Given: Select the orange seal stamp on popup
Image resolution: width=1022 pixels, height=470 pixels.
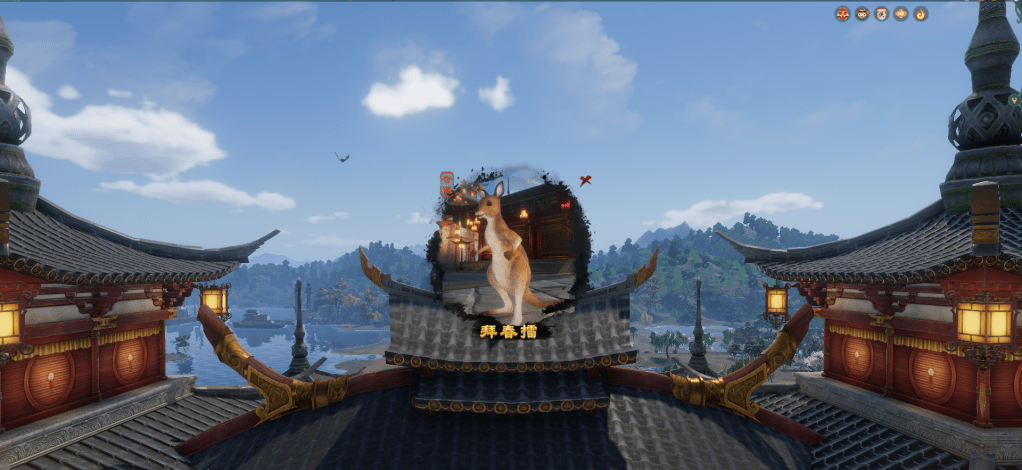Looking at the screenshot, I should pos(446,184).
